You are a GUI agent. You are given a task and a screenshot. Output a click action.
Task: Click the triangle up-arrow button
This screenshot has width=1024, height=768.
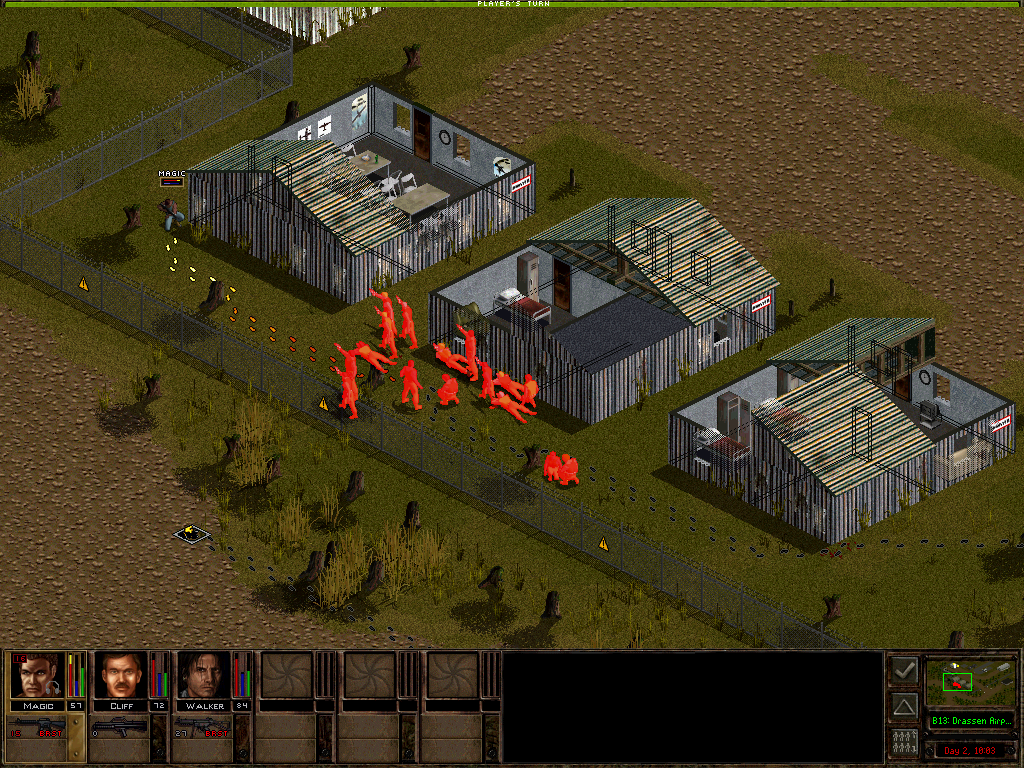[904, 707]
